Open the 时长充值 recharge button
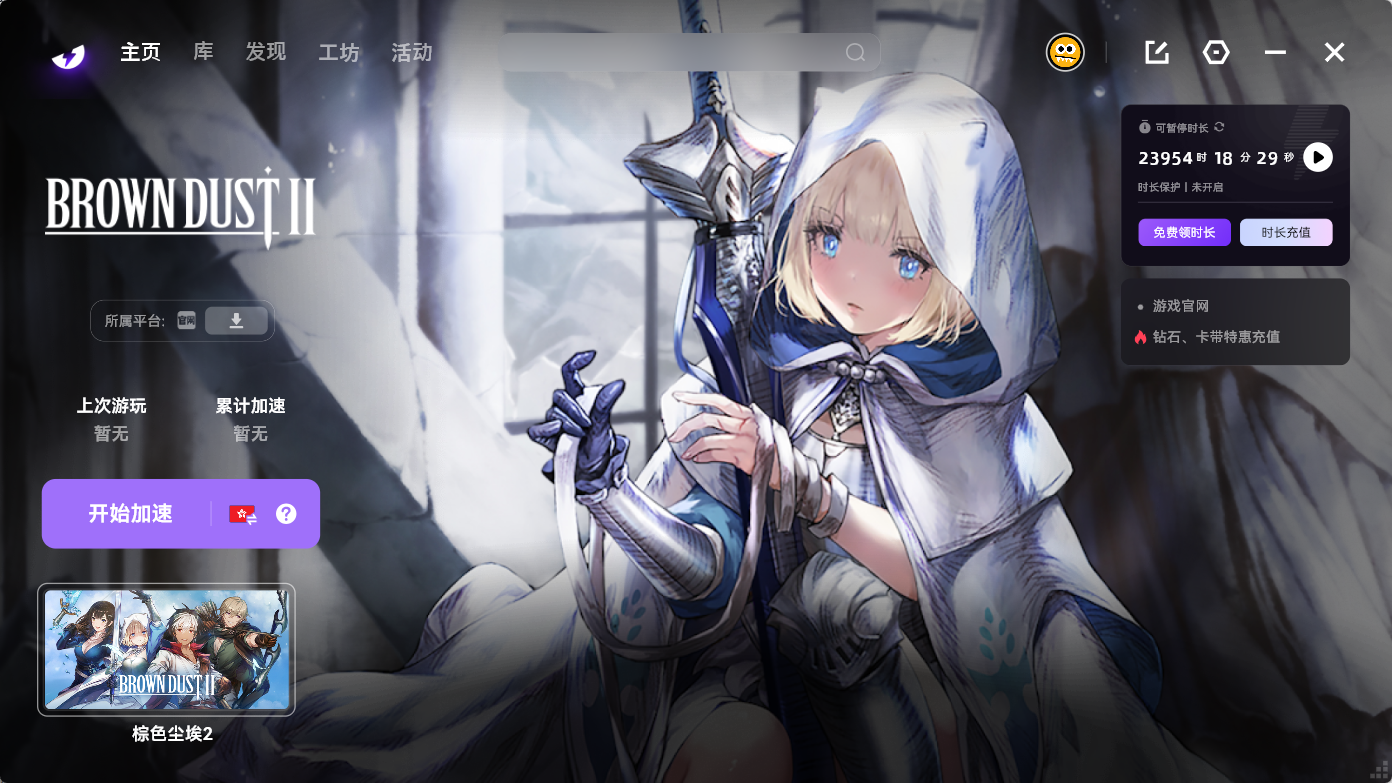Viewport: 1392px width, 783px height. point(1286,233)
